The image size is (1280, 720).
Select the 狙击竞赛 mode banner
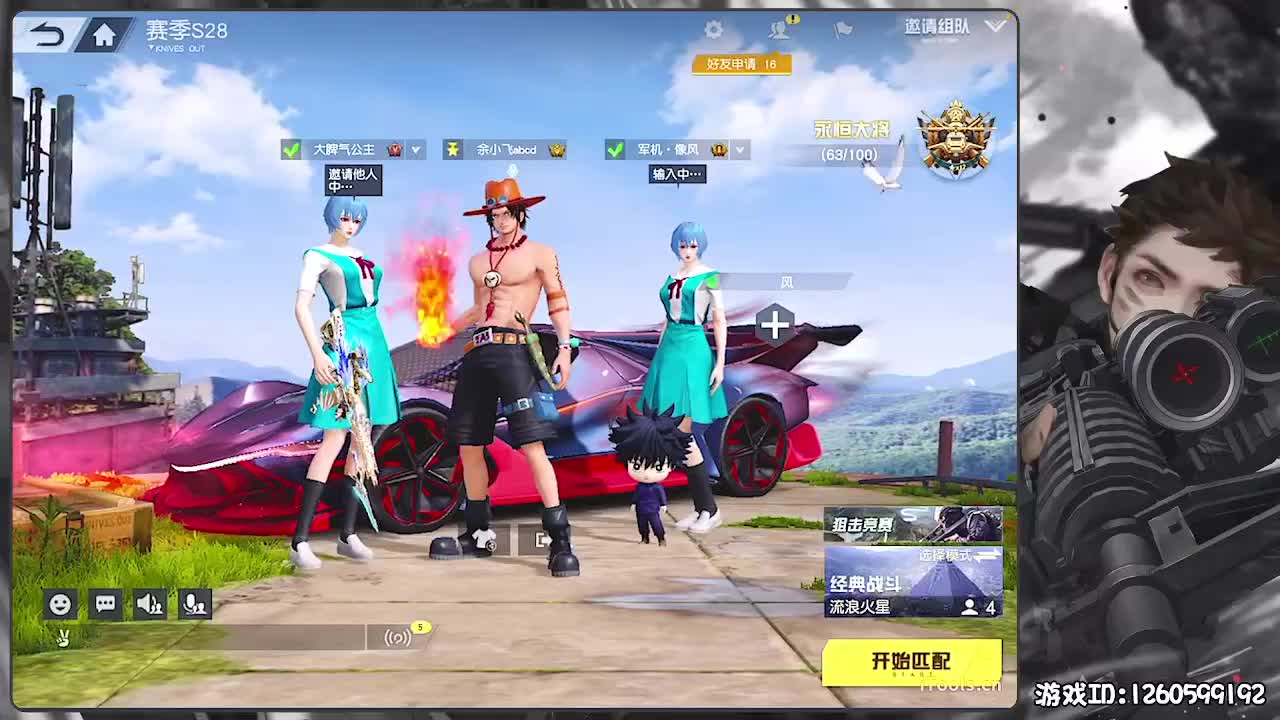pos(910,523)
